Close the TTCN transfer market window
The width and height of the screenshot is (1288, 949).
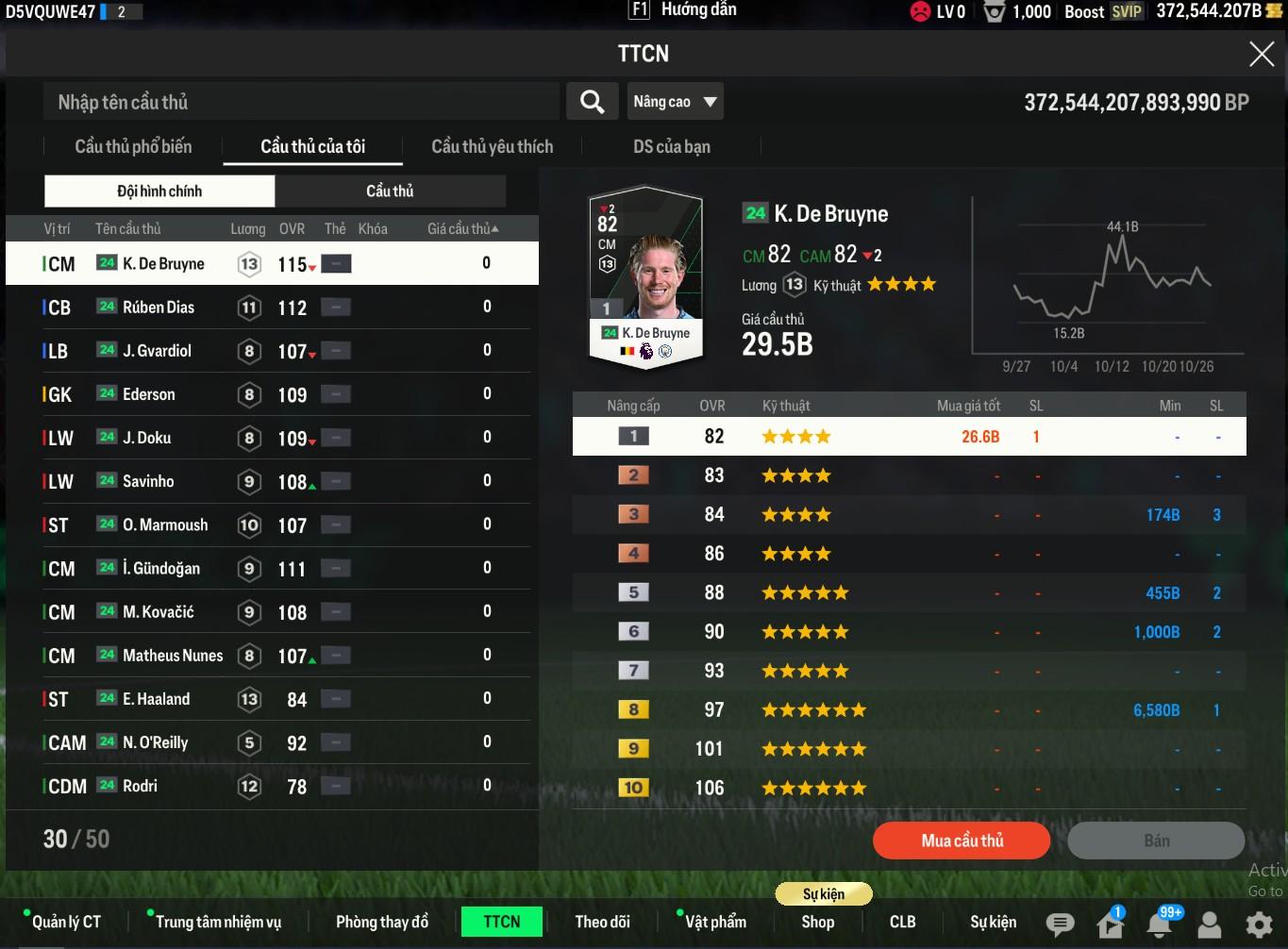tap(1262, 54)
